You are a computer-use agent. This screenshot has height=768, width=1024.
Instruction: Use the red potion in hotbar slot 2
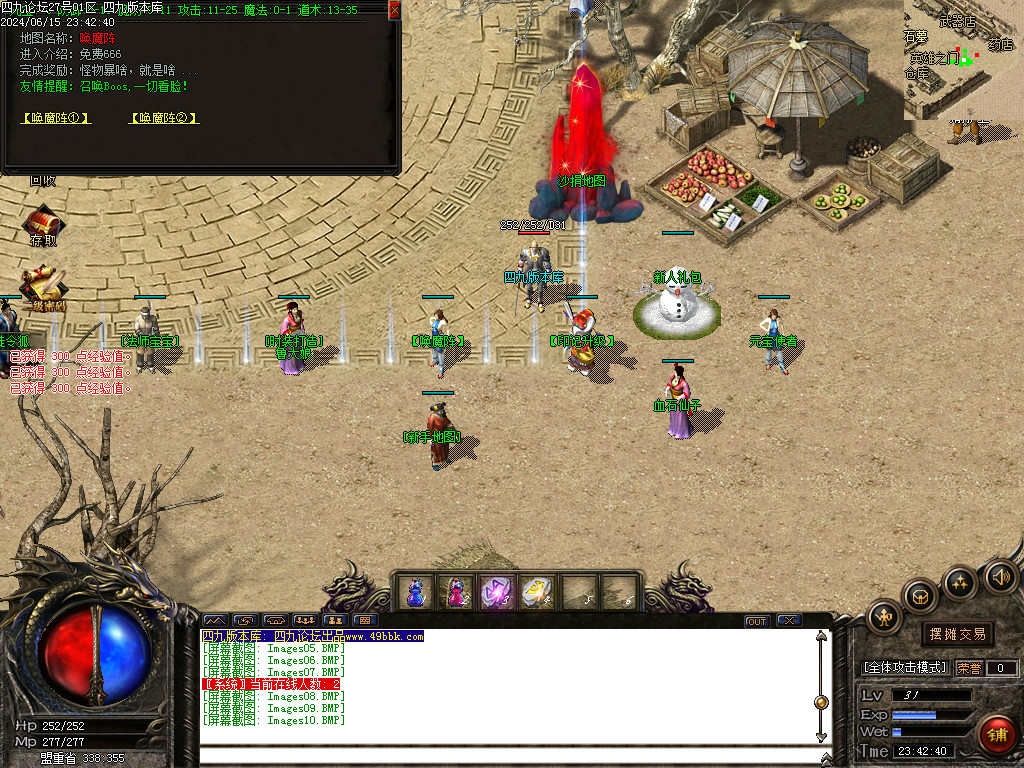tap(456, 593)
